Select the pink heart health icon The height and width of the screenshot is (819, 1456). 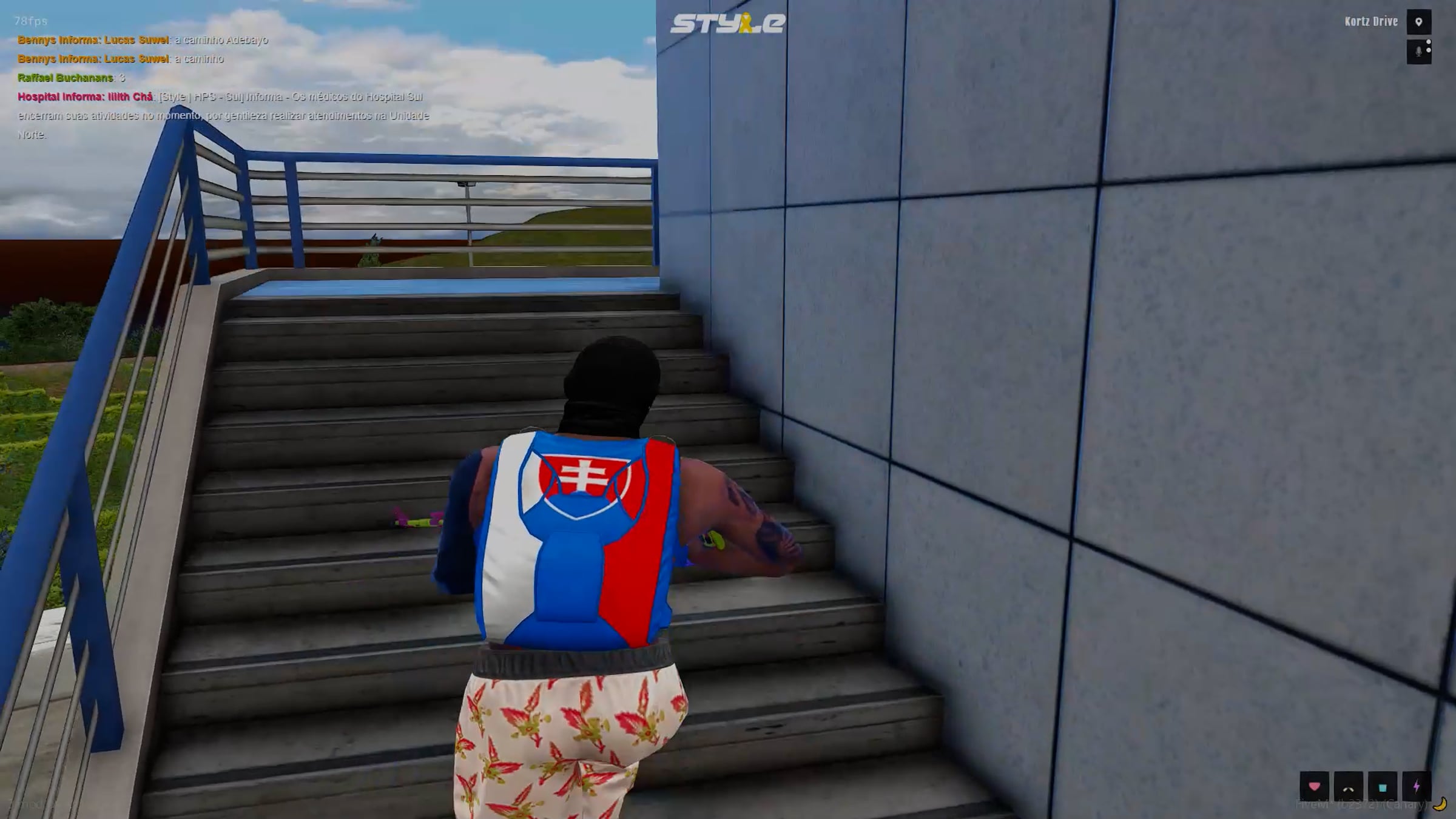1314,787
